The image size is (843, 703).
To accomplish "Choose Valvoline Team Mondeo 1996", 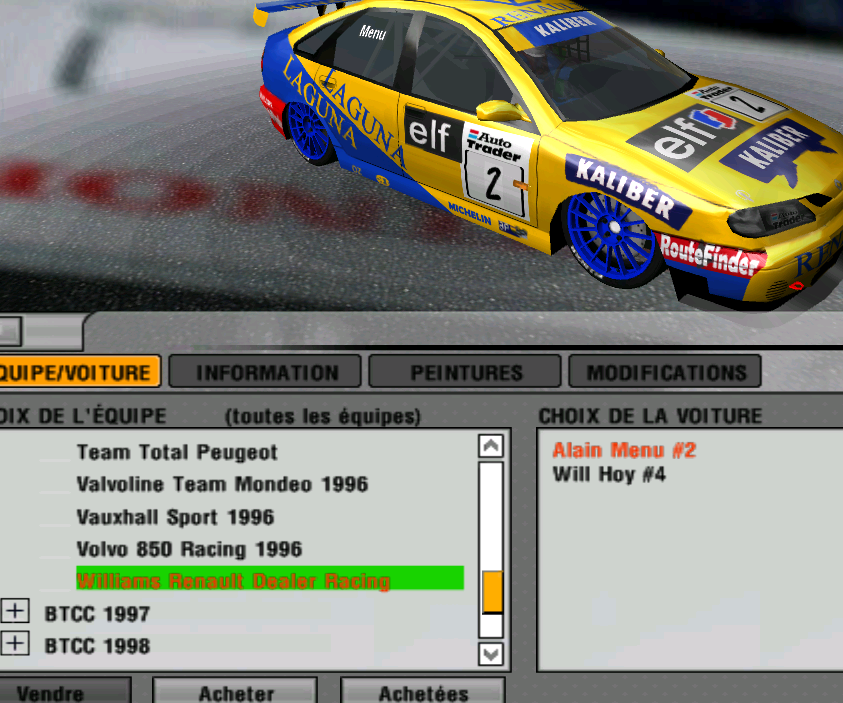I will [222, 485].
